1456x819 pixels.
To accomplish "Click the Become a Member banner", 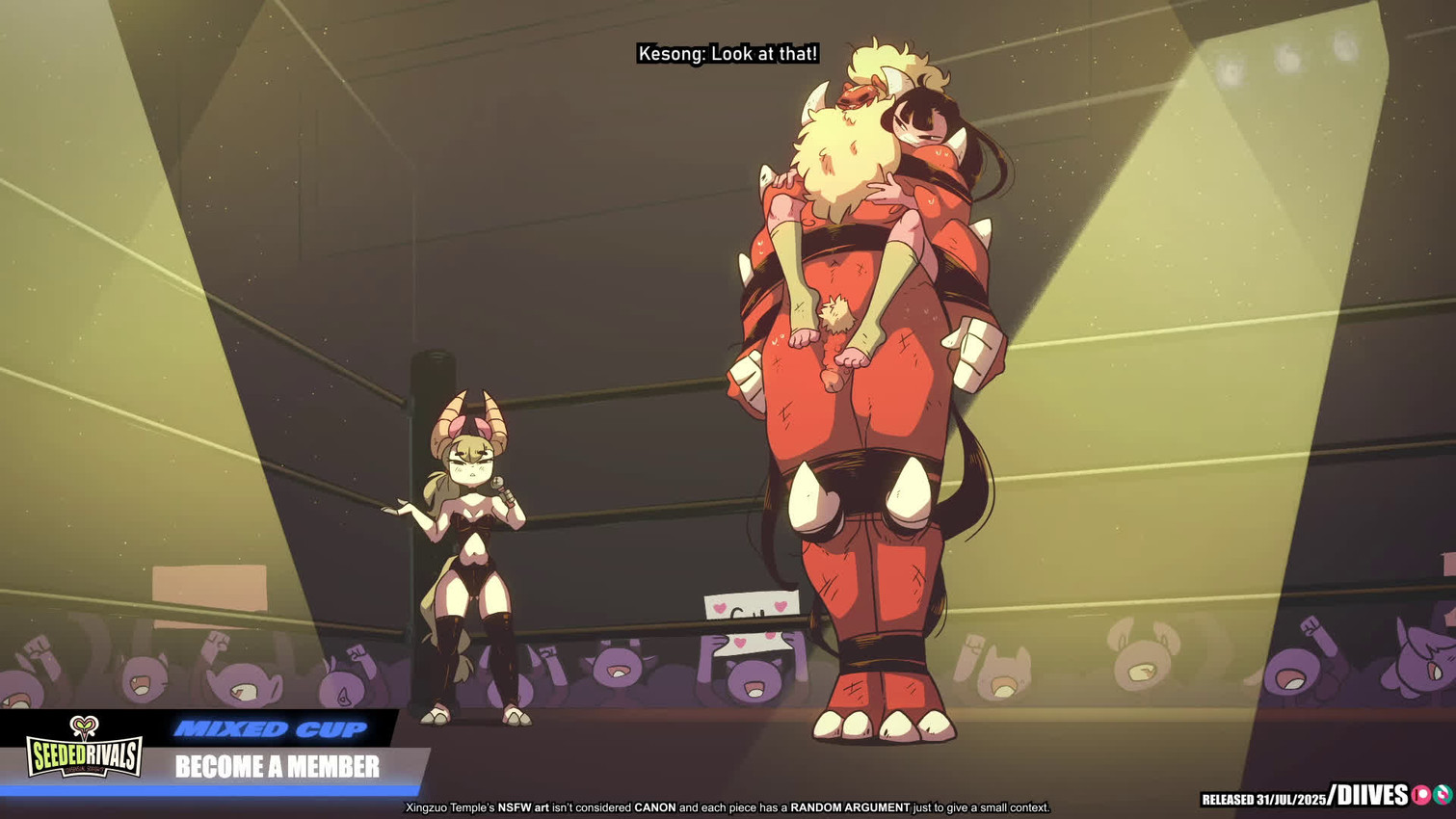I will tap(278, 767).
